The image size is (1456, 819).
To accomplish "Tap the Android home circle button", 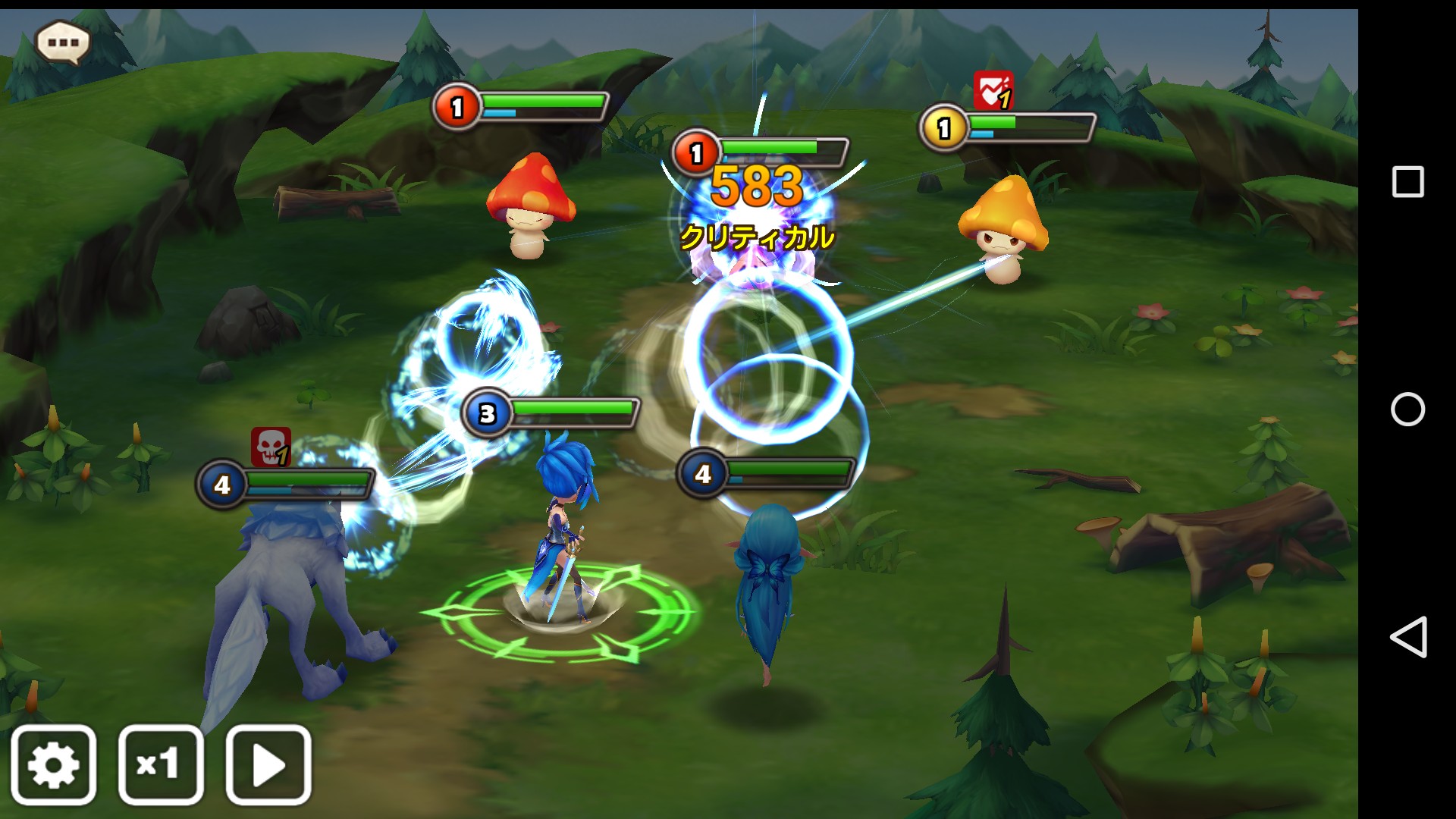I will 1407,409.
